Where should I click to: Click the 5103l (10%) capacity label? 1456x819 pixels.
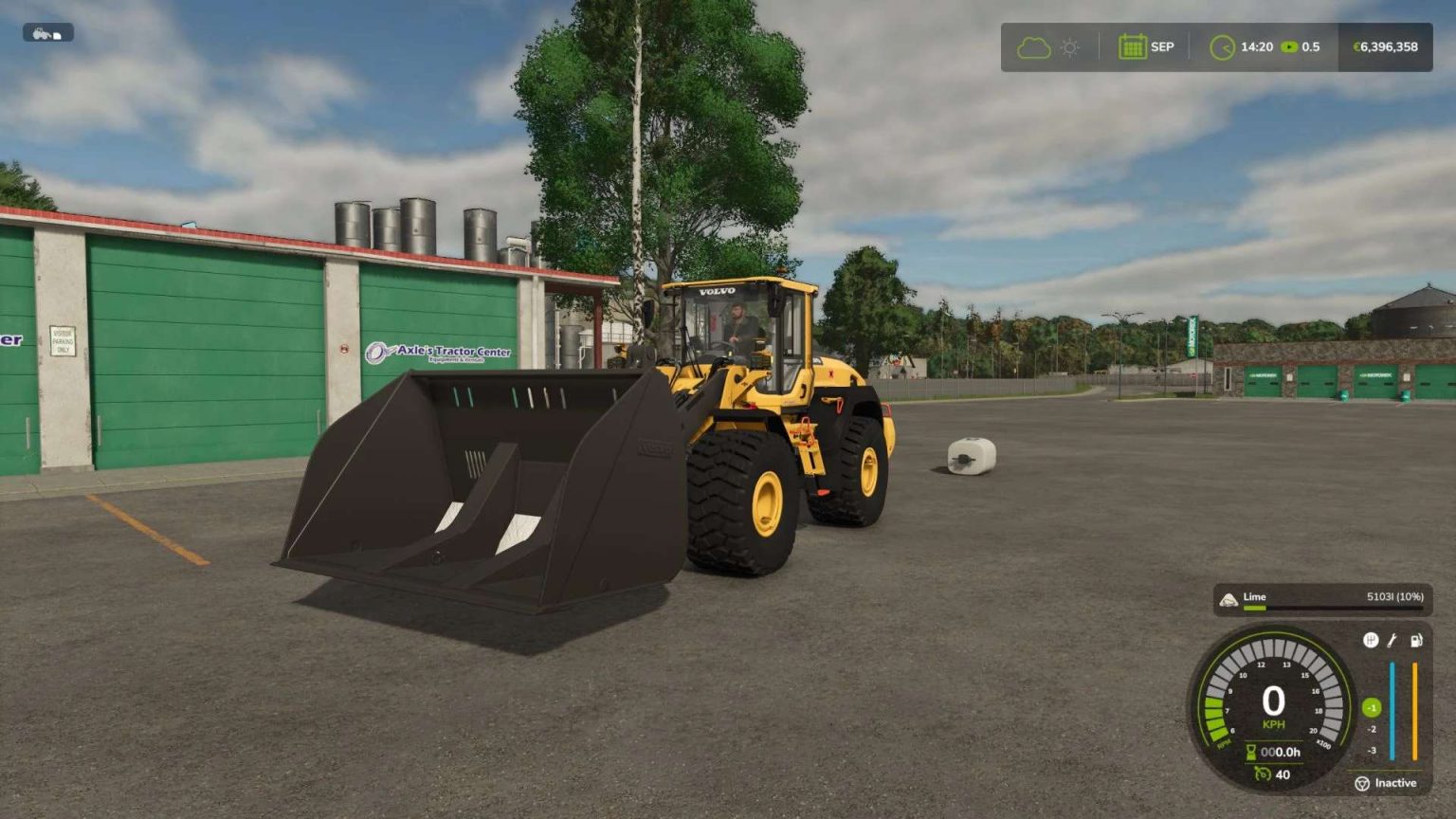click(x=1394, y=597)
